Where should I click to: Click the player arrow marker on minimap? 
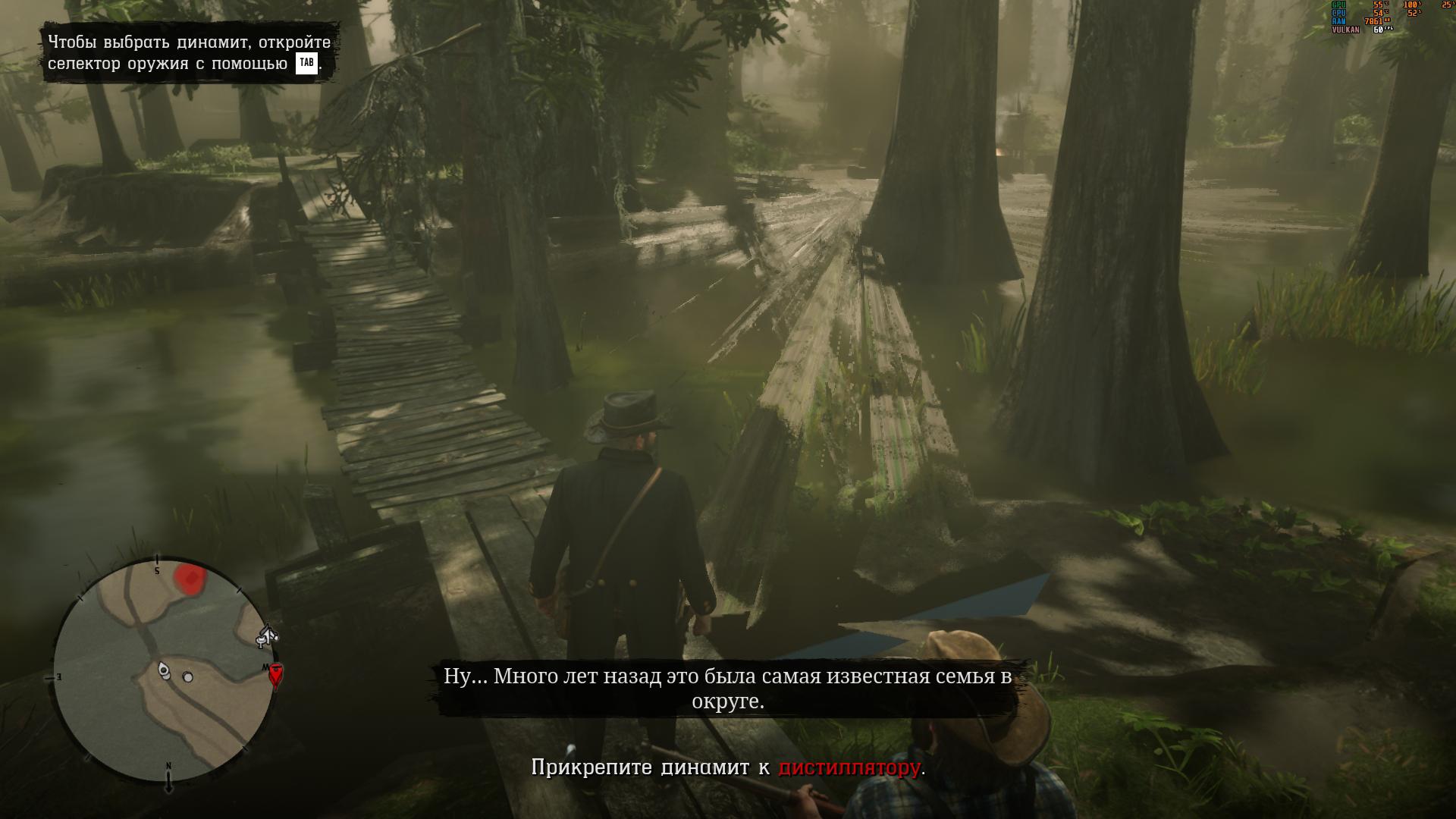pos(164,670)
